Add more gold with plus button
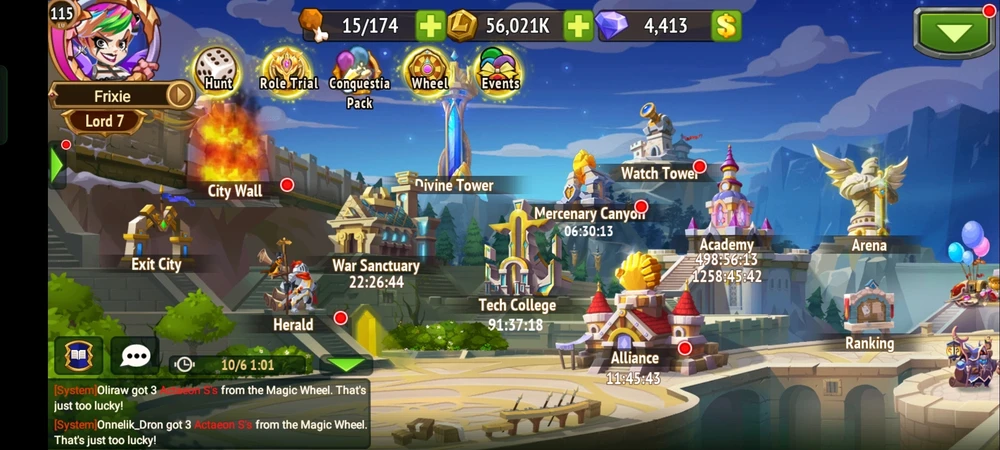 (x=578, y=26)
